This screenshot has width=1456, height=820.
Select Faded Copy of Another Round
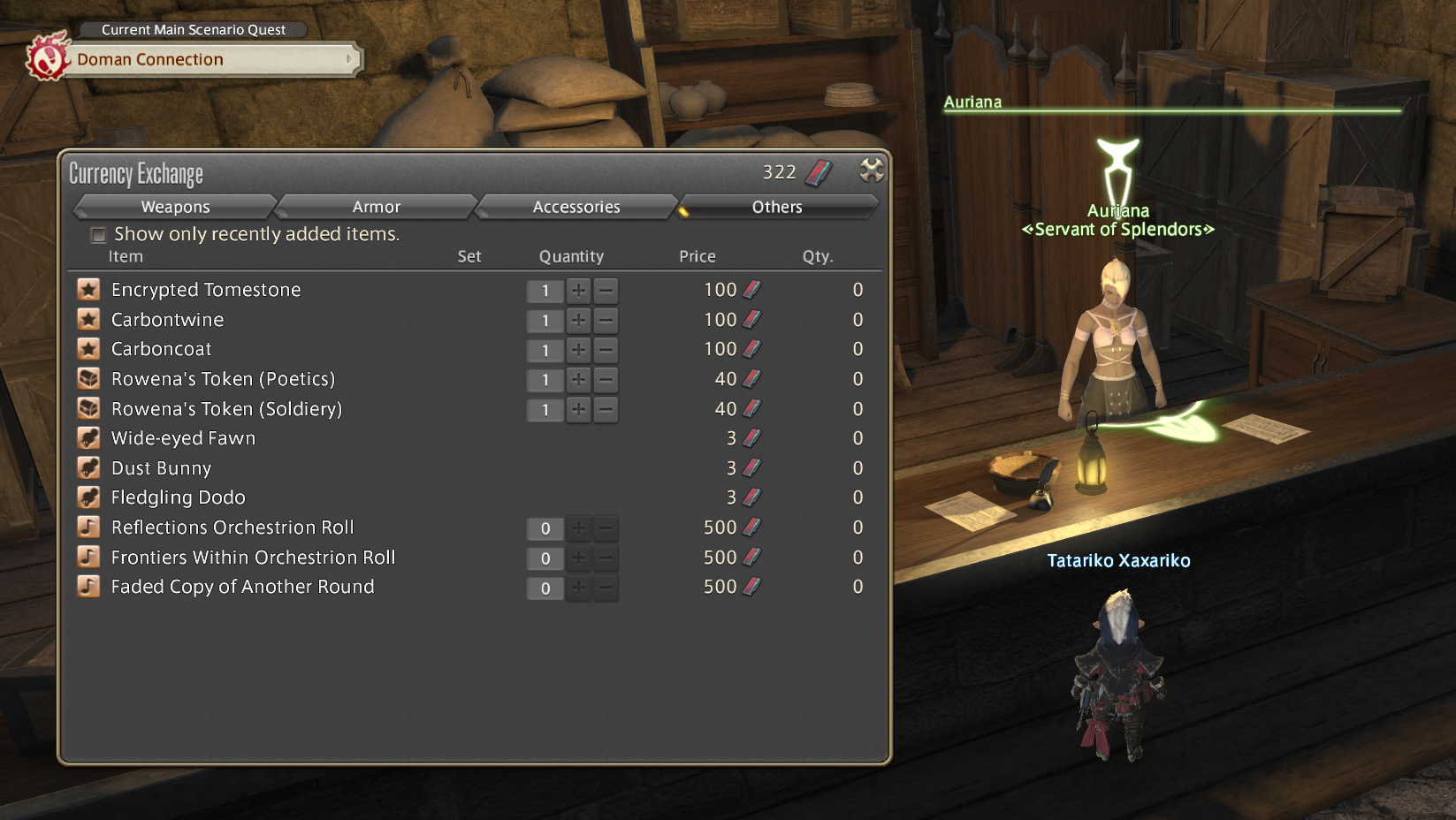point(242,587)
